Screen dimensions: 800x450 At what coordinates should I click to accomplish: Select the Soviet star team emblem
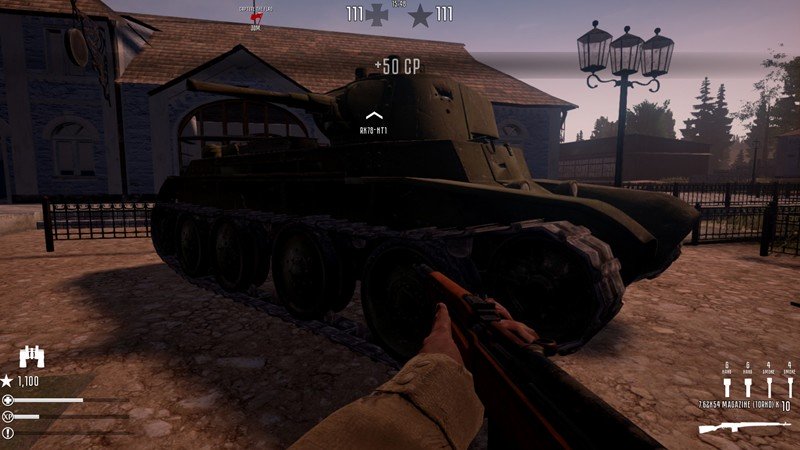point(421,15)
